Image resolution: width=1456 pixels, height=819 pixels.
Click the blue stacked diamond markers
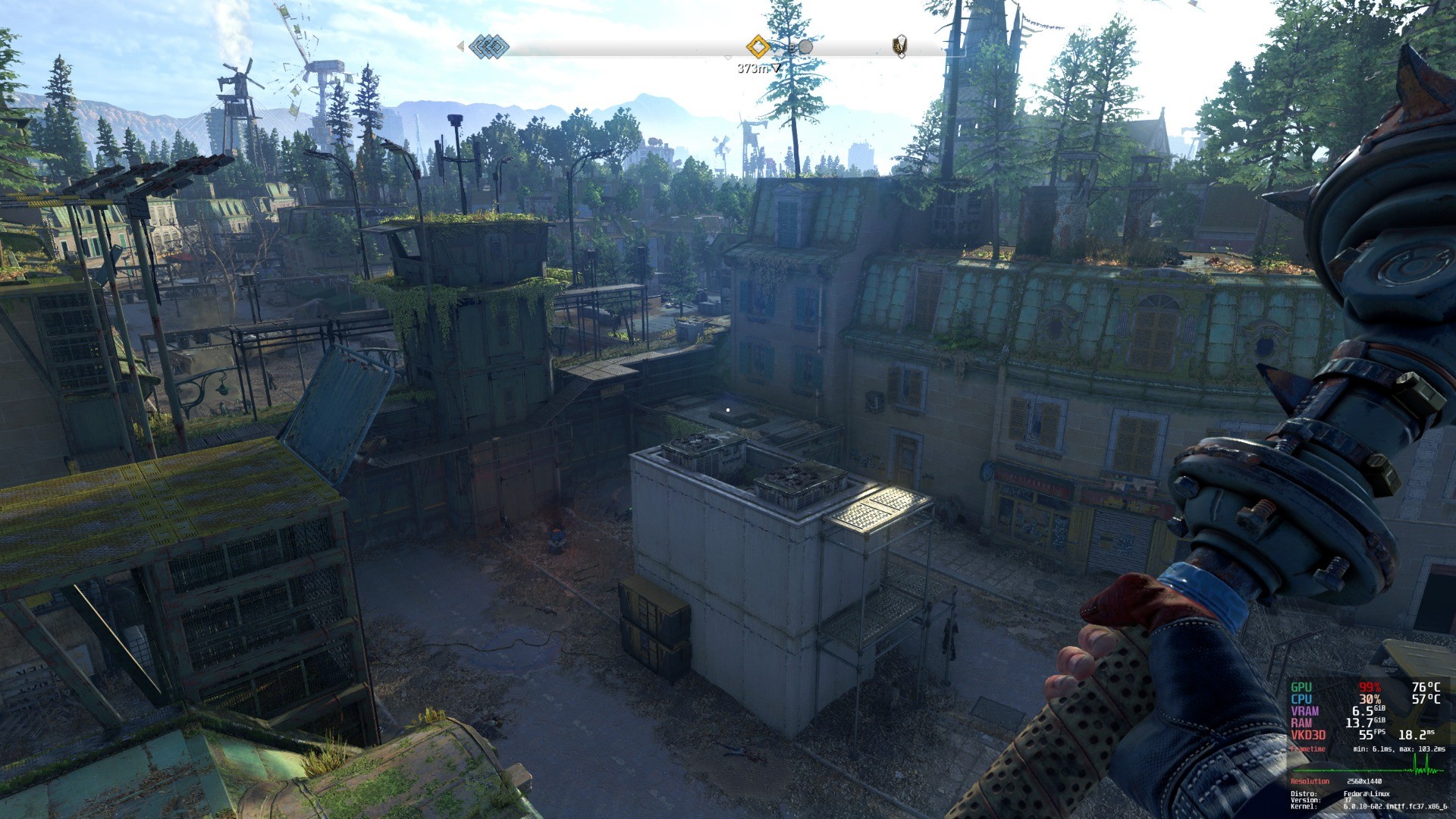[x=489, y=46]
